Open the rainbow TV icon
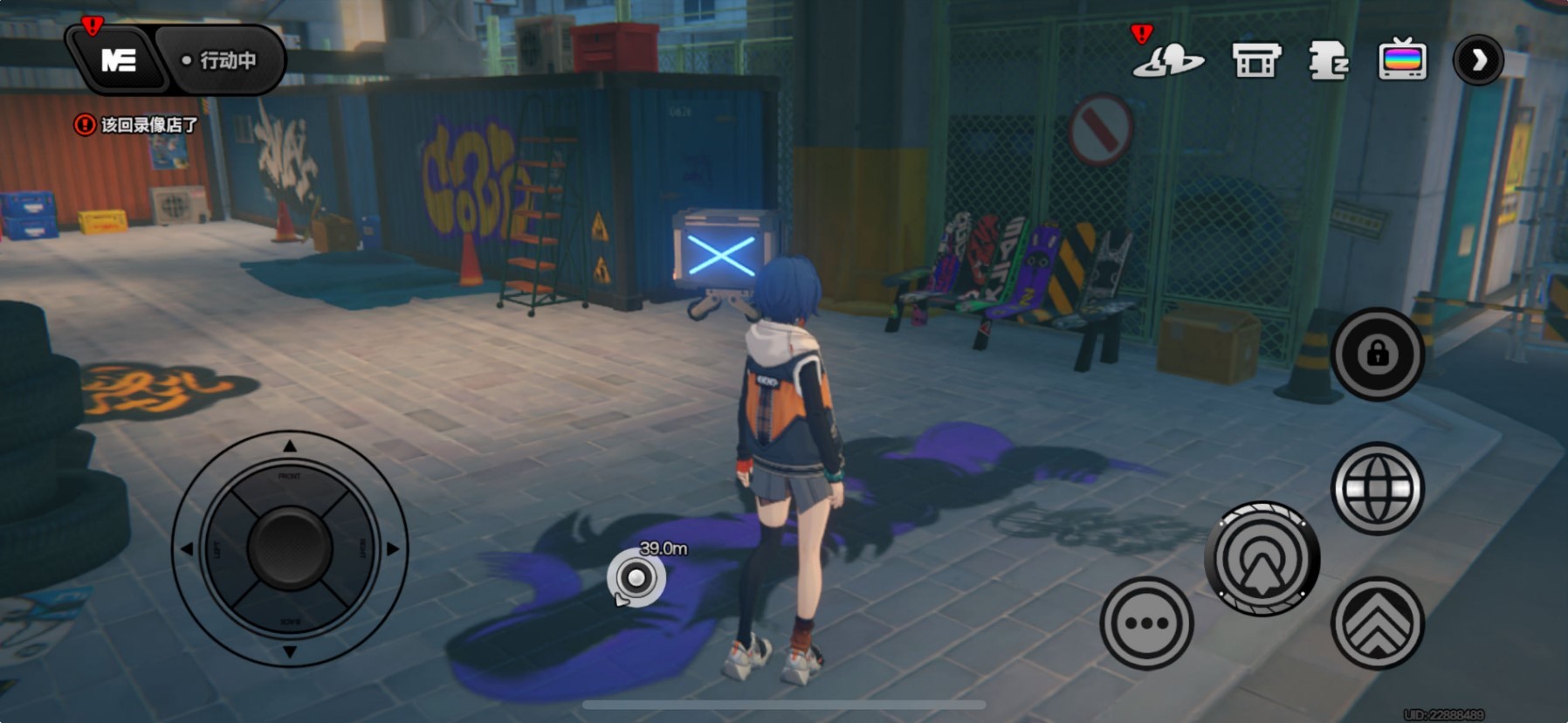The image size is (1568, 723). click(1402, 60)
